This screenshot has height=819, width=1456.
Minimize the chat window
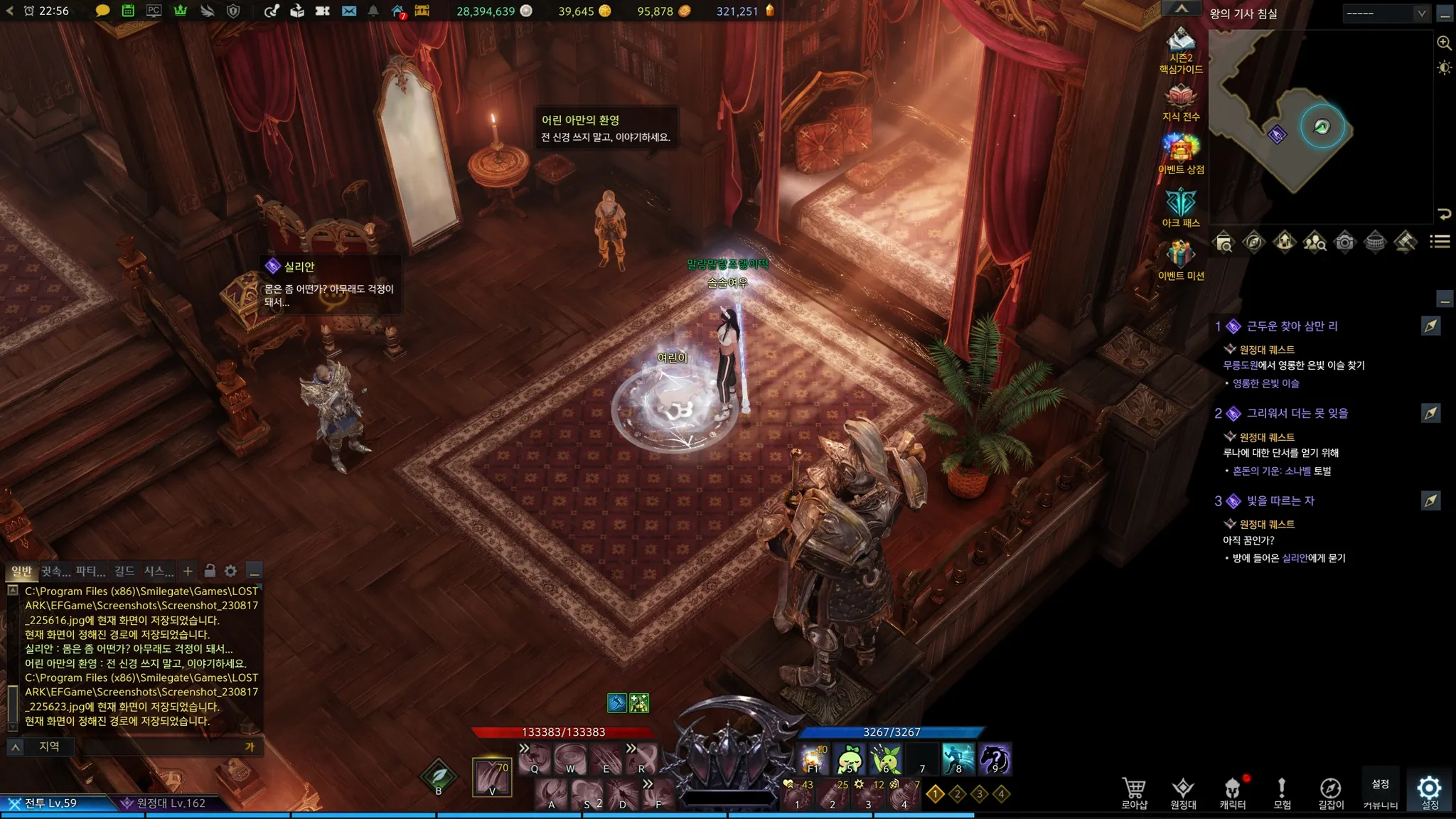(255, 571)
